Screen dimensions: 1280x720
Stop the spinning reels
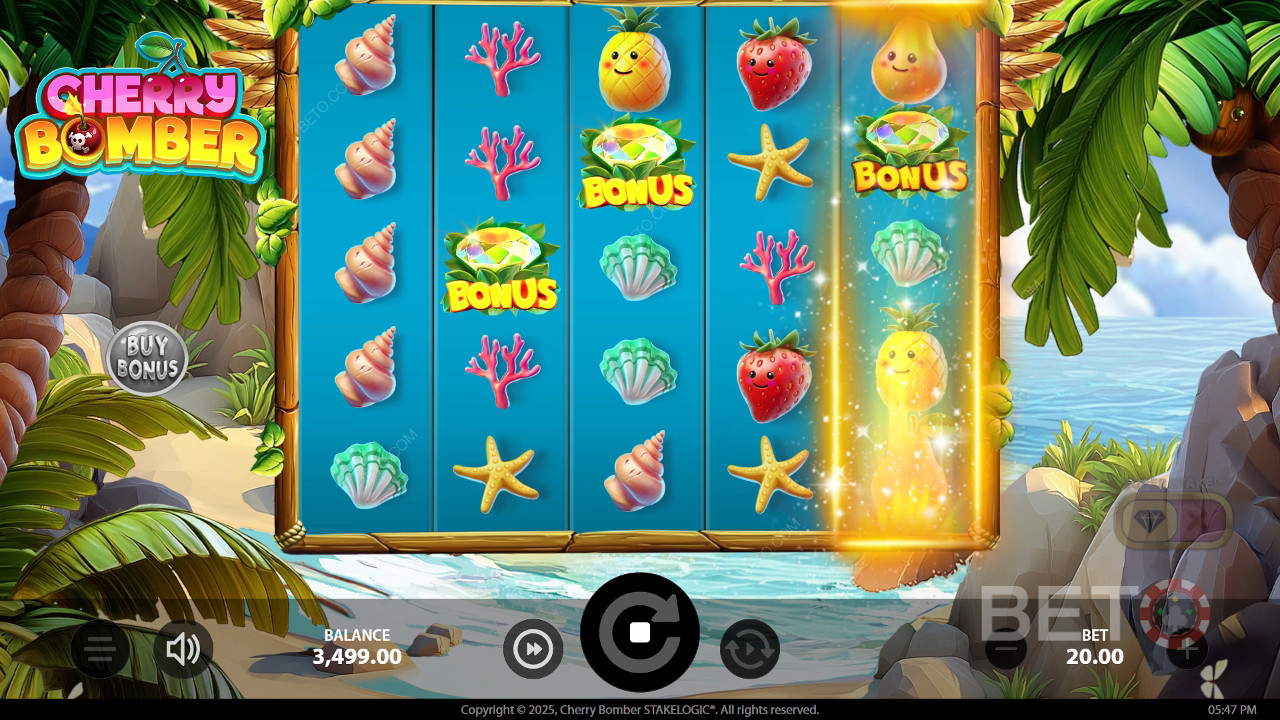[x=640, y=632]
